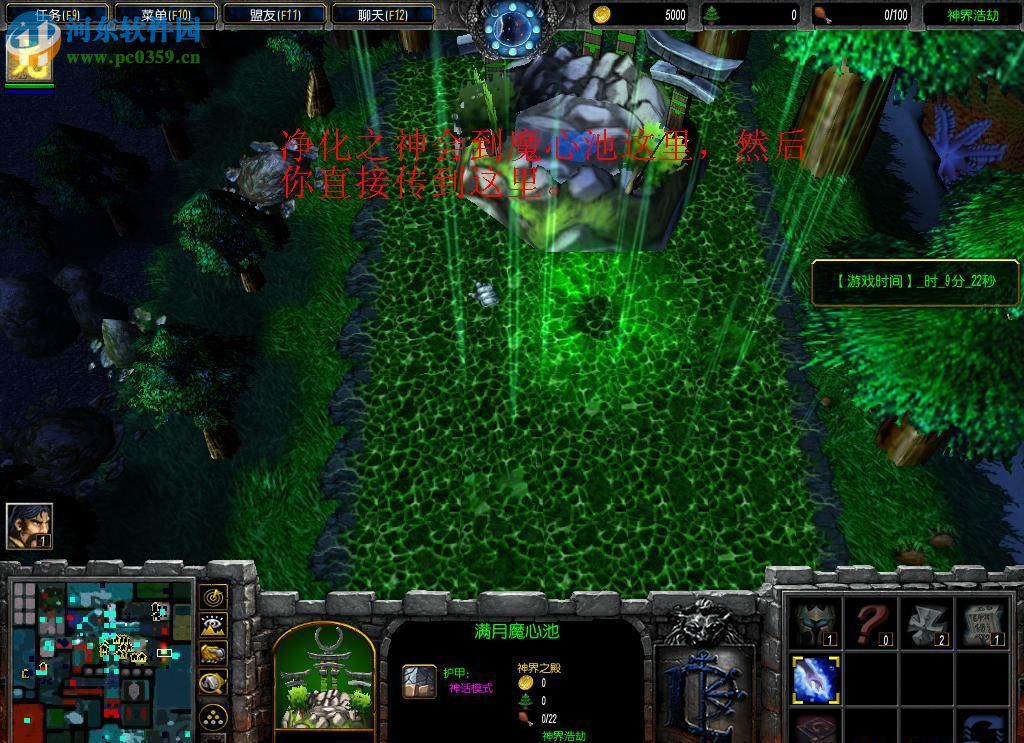Toggle the minimap creep camp display button

click(213, 683)
